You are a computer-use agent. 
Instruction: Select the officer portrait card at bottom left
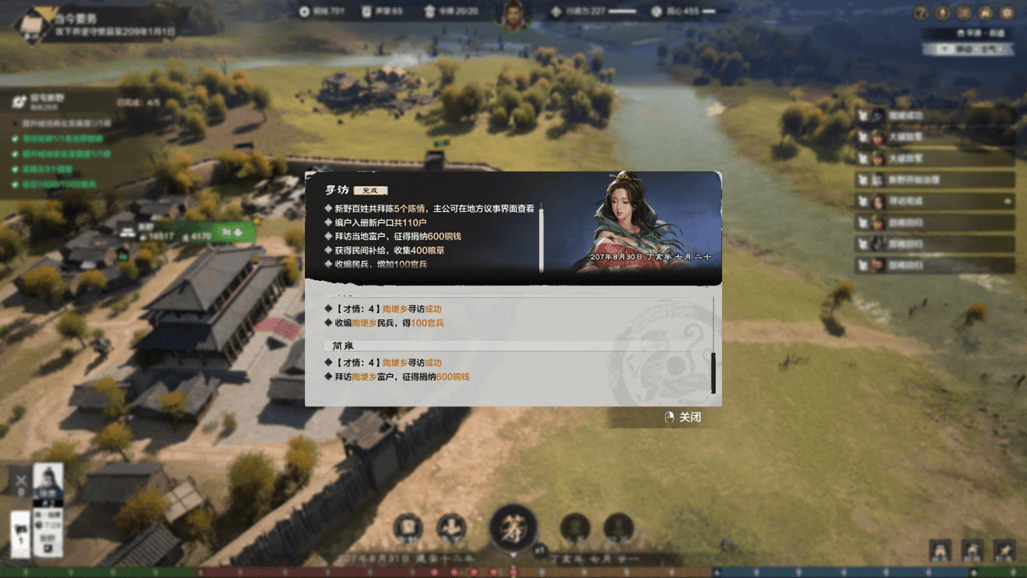tap(48, 487)
